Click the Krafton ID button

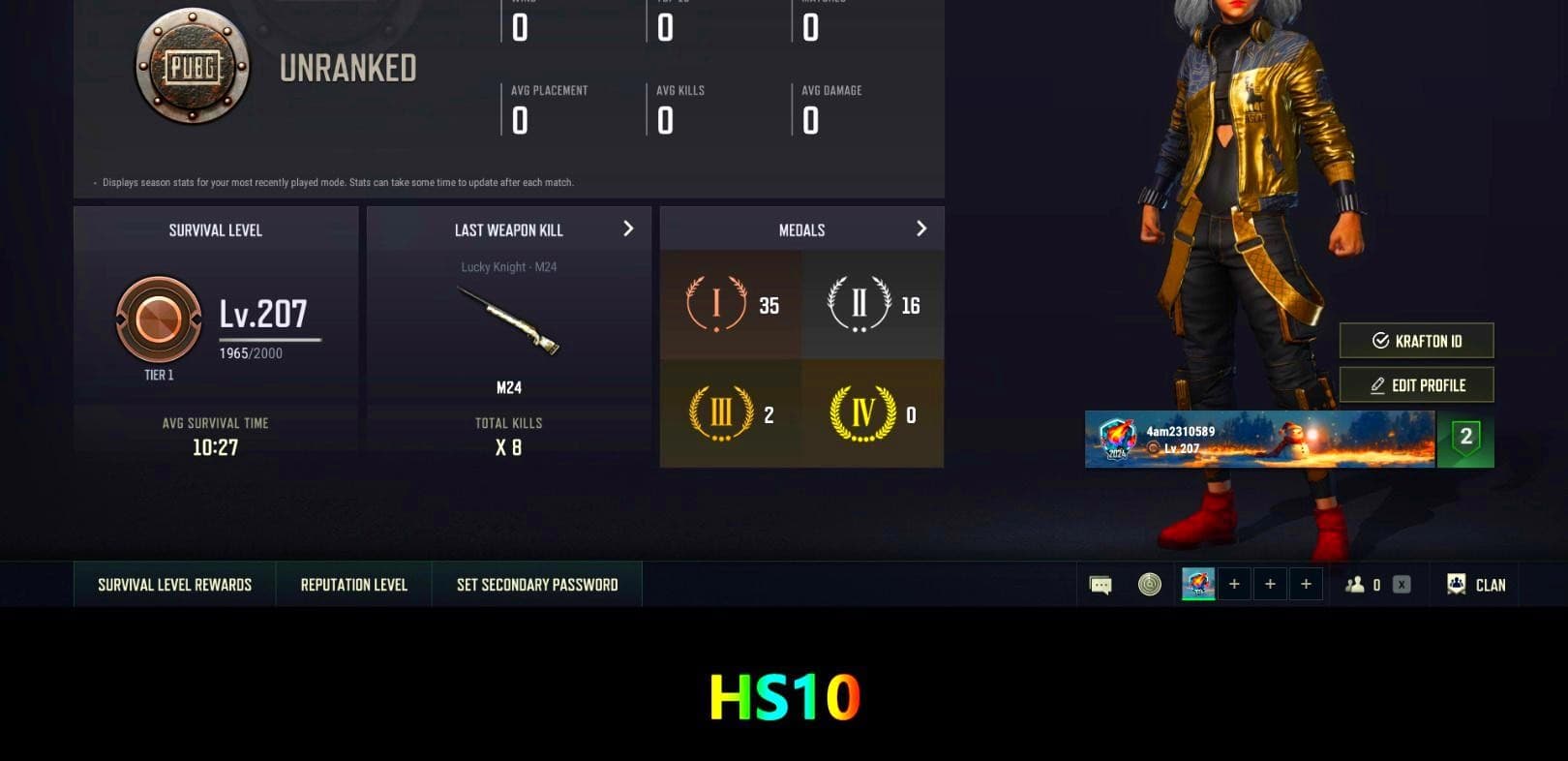[x=1416, y=341]
